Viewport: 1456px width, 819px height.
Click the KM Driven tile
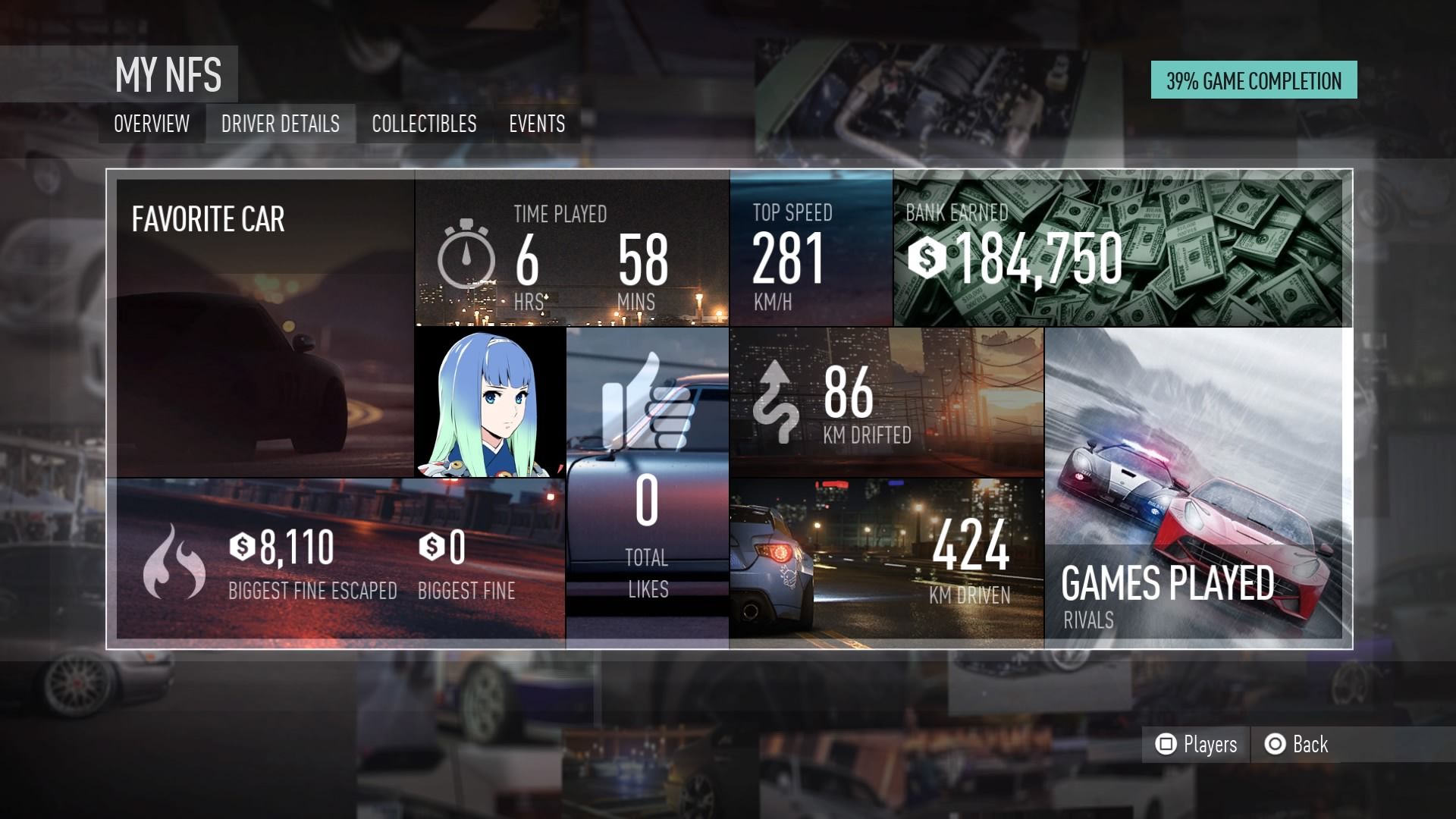click(886, 563)
